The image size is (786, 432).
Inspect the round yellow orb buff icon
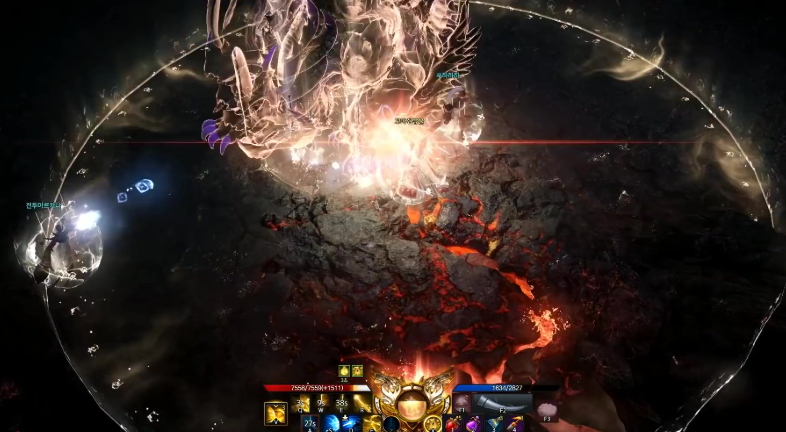click(343, 371)
